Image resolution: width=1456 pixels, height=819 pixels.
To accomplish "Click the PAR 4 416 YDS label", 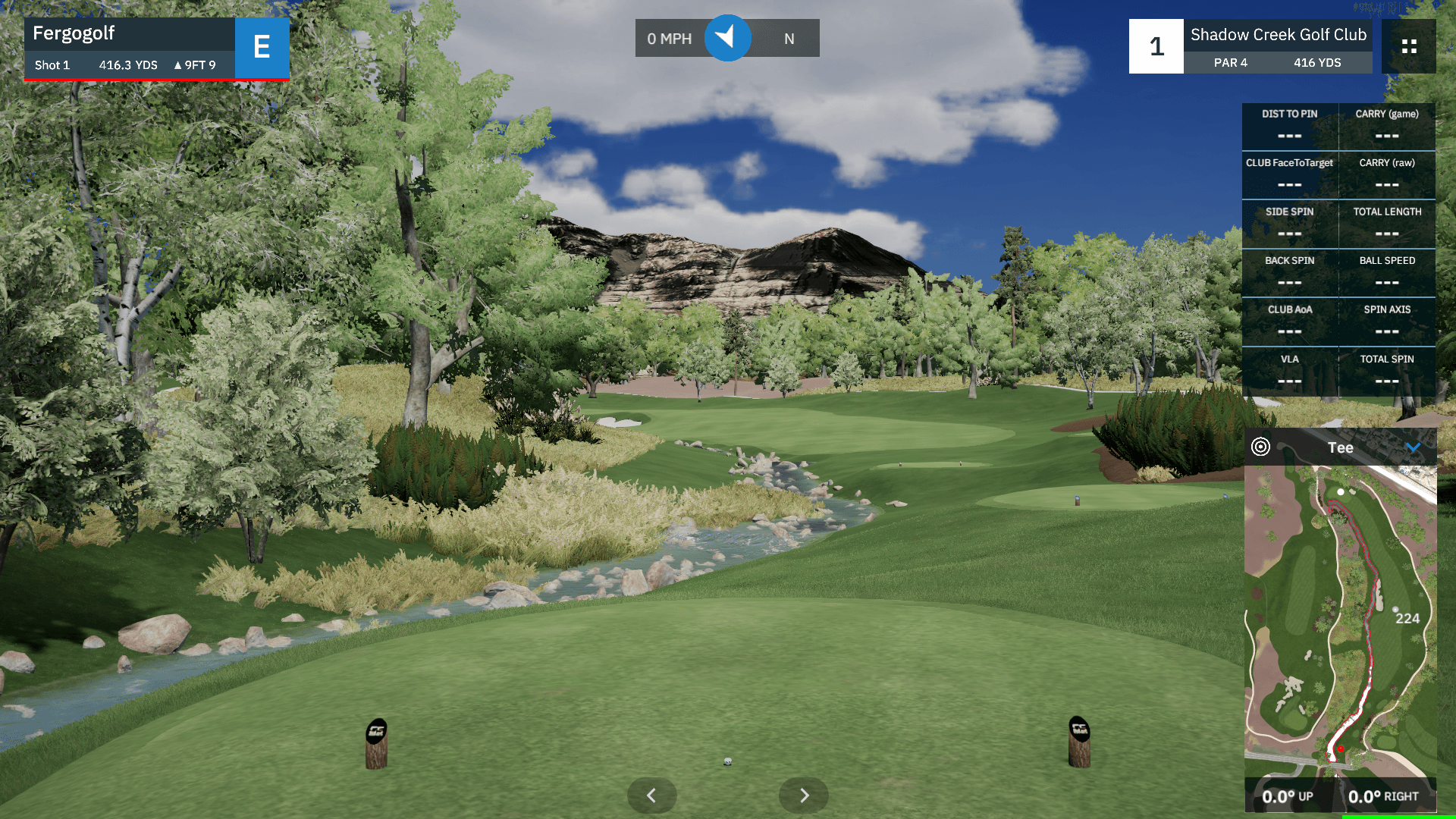I will point(1278,63).
